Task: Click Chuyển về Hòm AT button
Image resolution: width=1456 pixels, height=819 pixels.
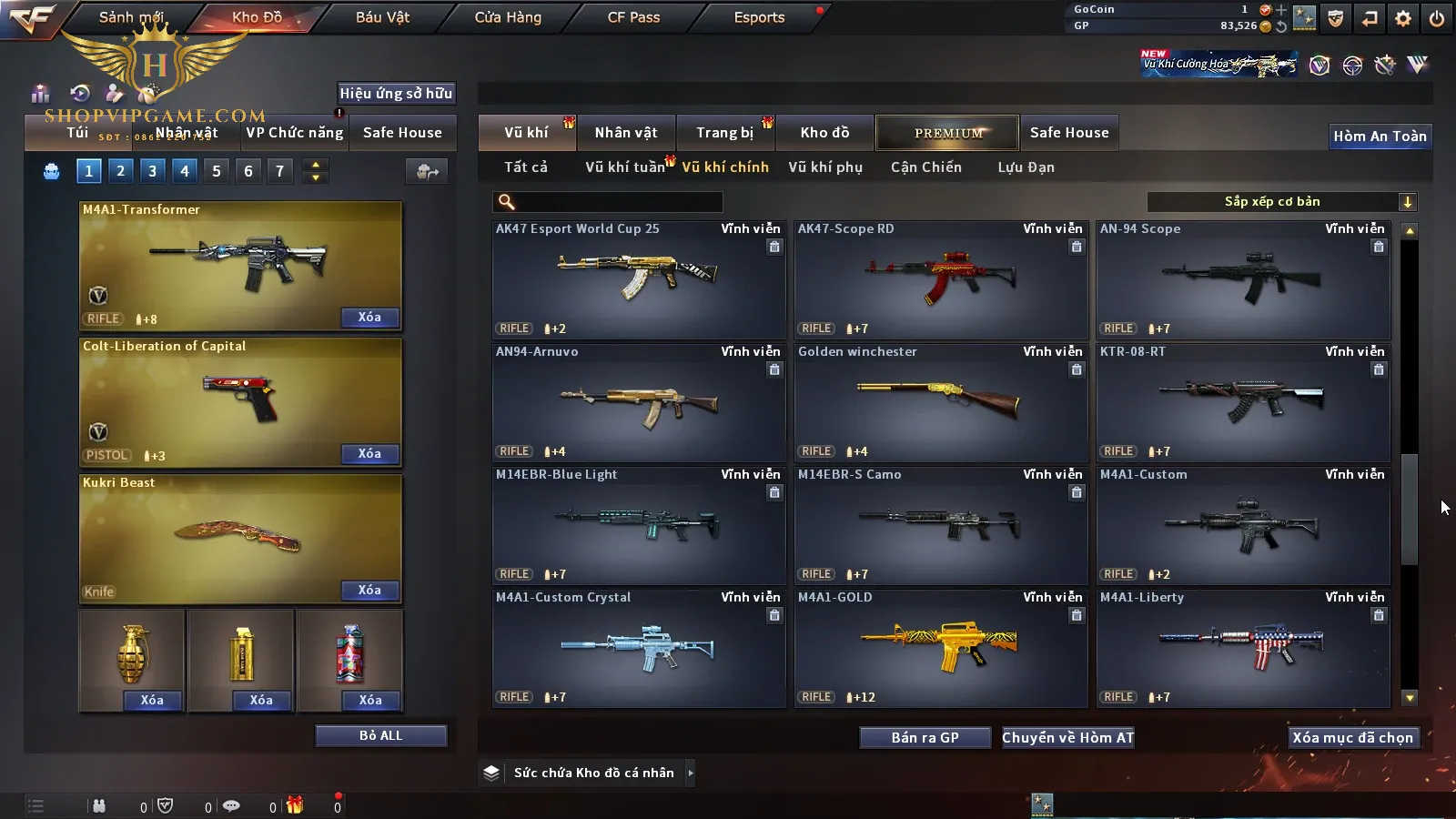Action: tap(1067, 737)
